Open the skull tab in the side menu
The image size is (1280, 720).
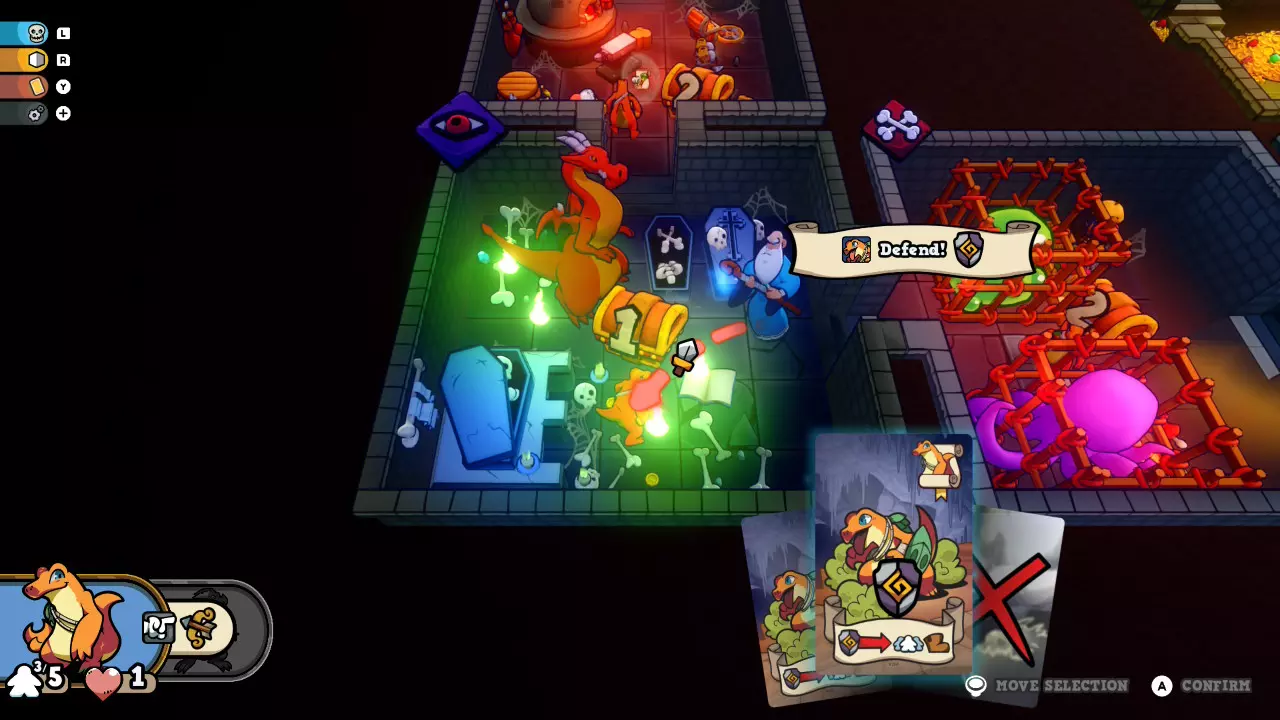pos(36,33)
